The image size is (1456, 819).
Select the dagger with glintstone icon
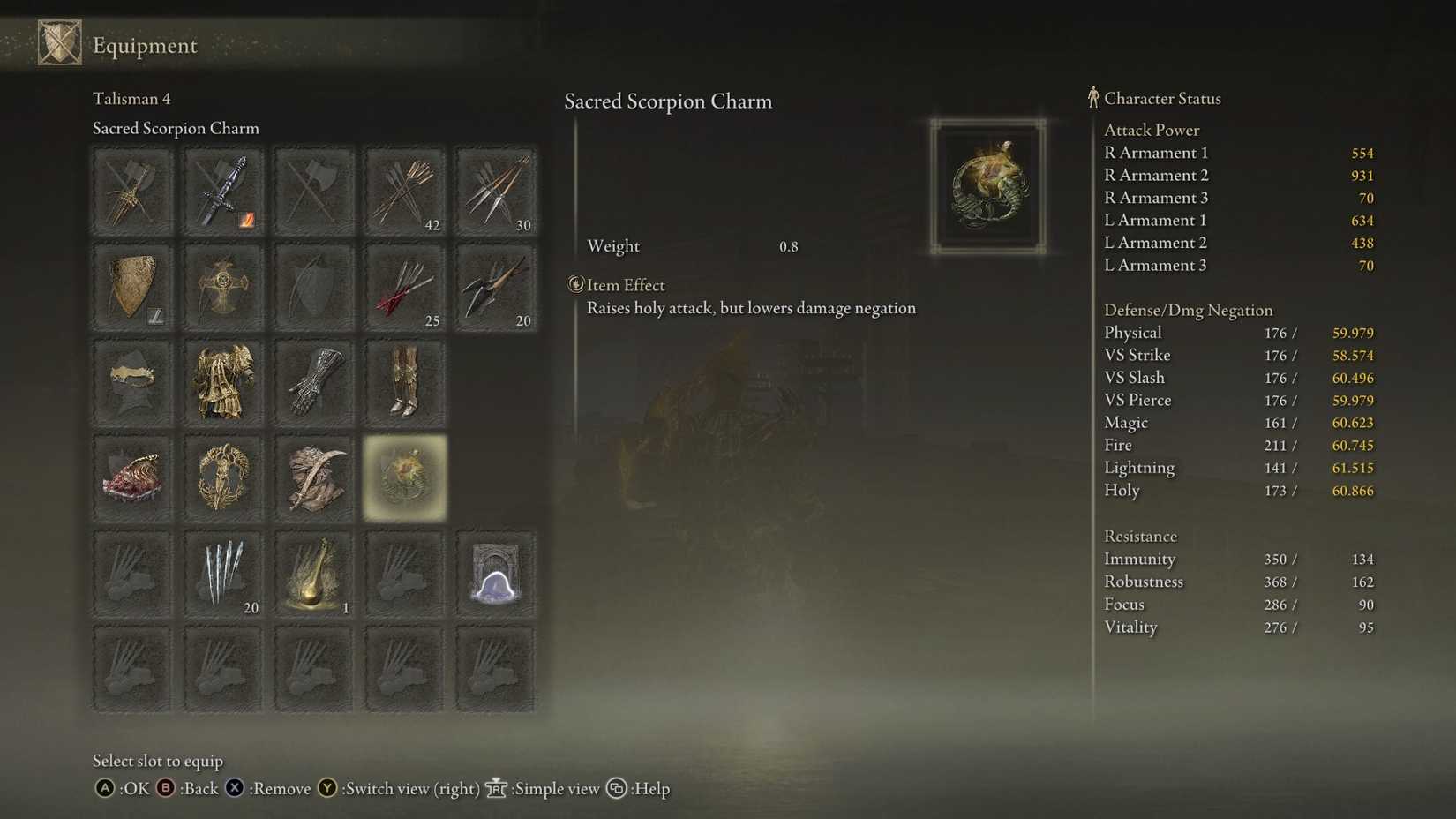222,190
